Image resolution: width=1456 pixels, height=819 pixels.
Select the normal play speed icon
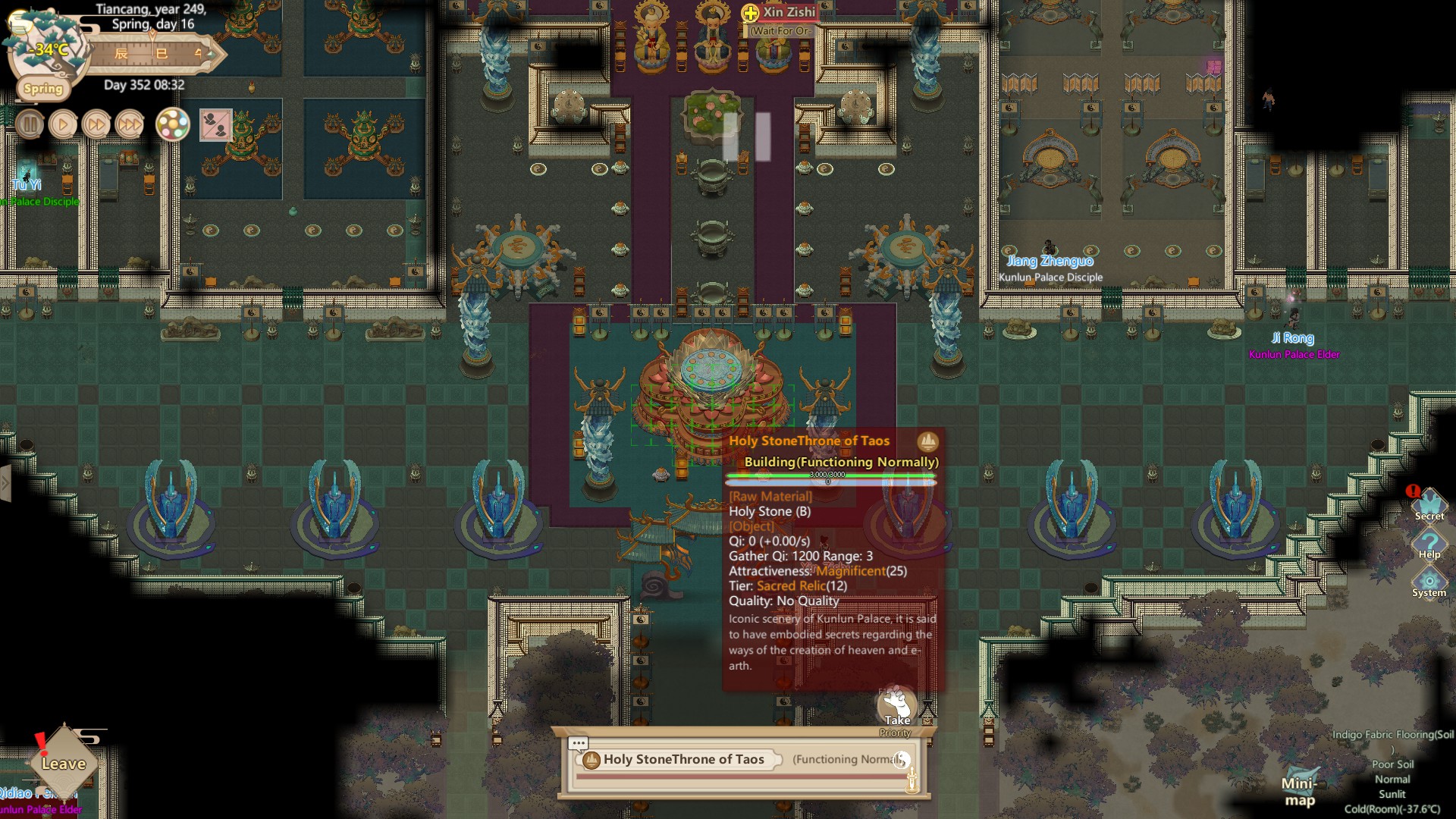(x=63, y=123)
